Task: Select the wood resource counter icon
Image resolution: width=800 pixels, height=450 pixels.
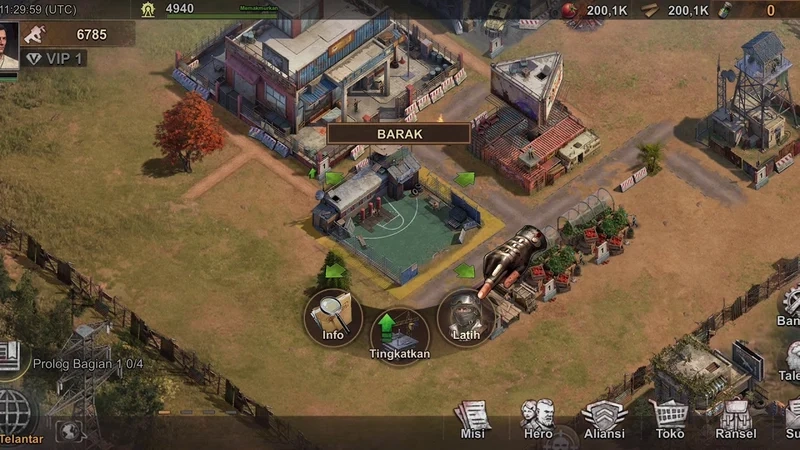Action: 651,11
